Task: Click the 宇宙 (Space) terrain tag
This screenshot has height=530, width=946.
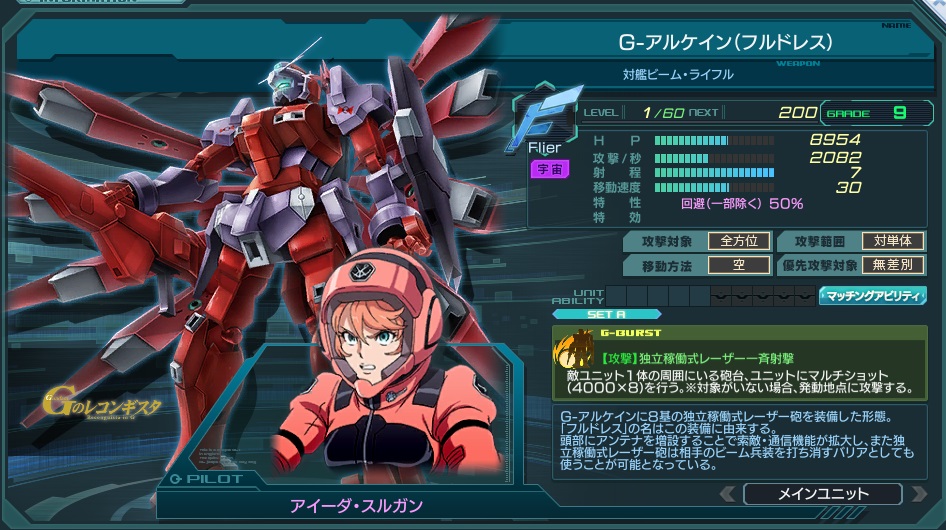Action: coord(549,169)
